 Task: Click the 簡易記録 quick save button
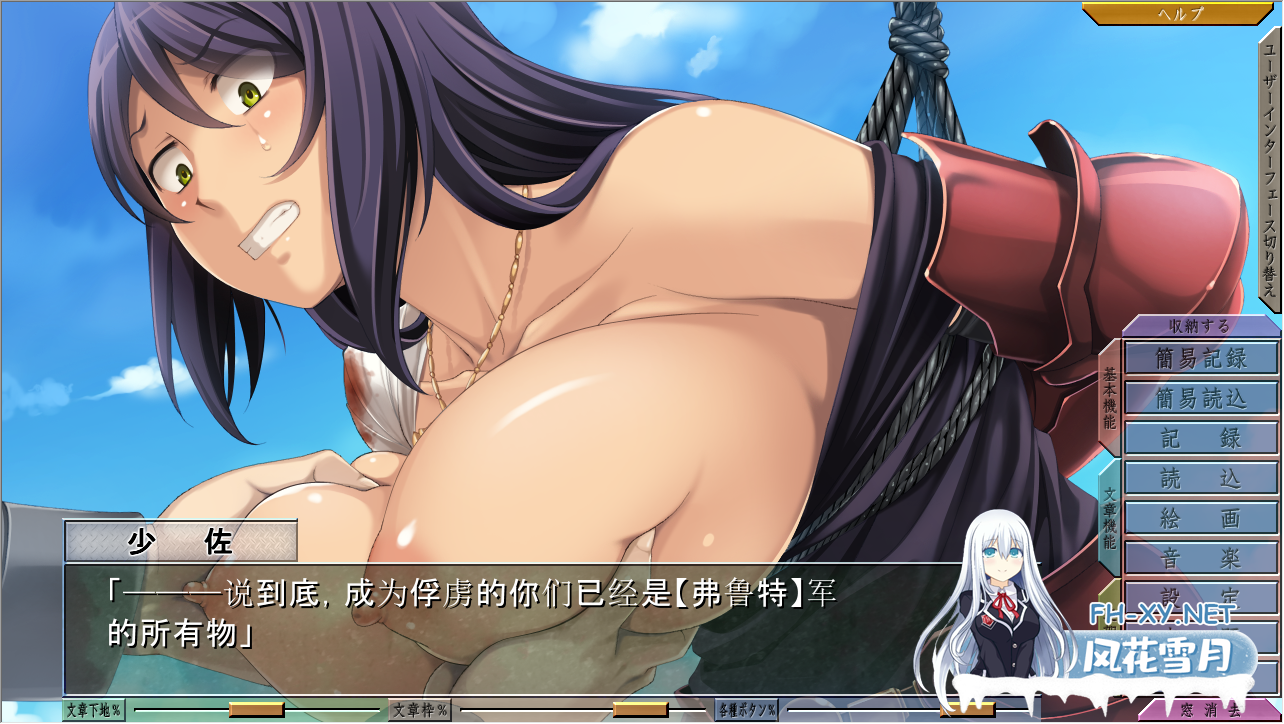pos(1199,357)
